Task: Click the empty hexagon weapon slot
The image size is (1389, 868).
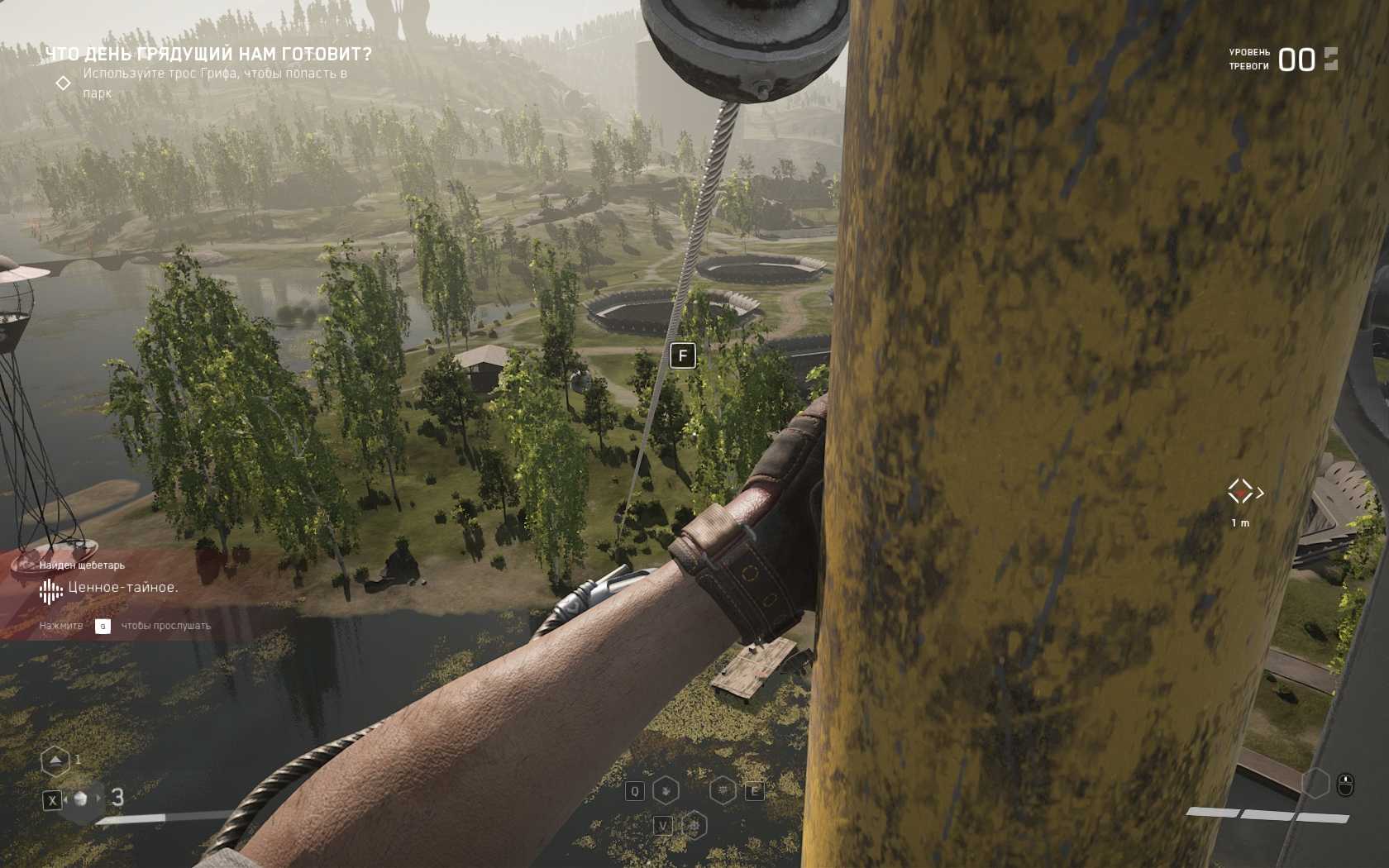Action: coord(1315,783)
